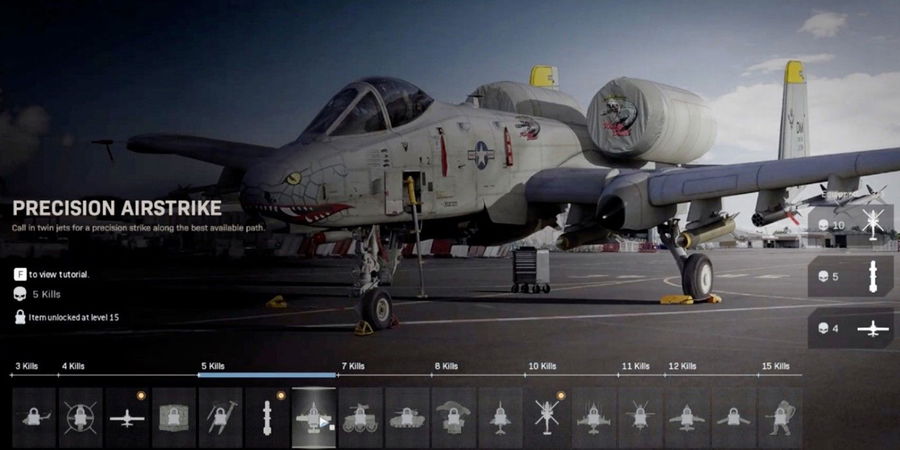Select the locked wheeled vehicle tile
The width and height of the screenshot is (900, 450).
360,417
